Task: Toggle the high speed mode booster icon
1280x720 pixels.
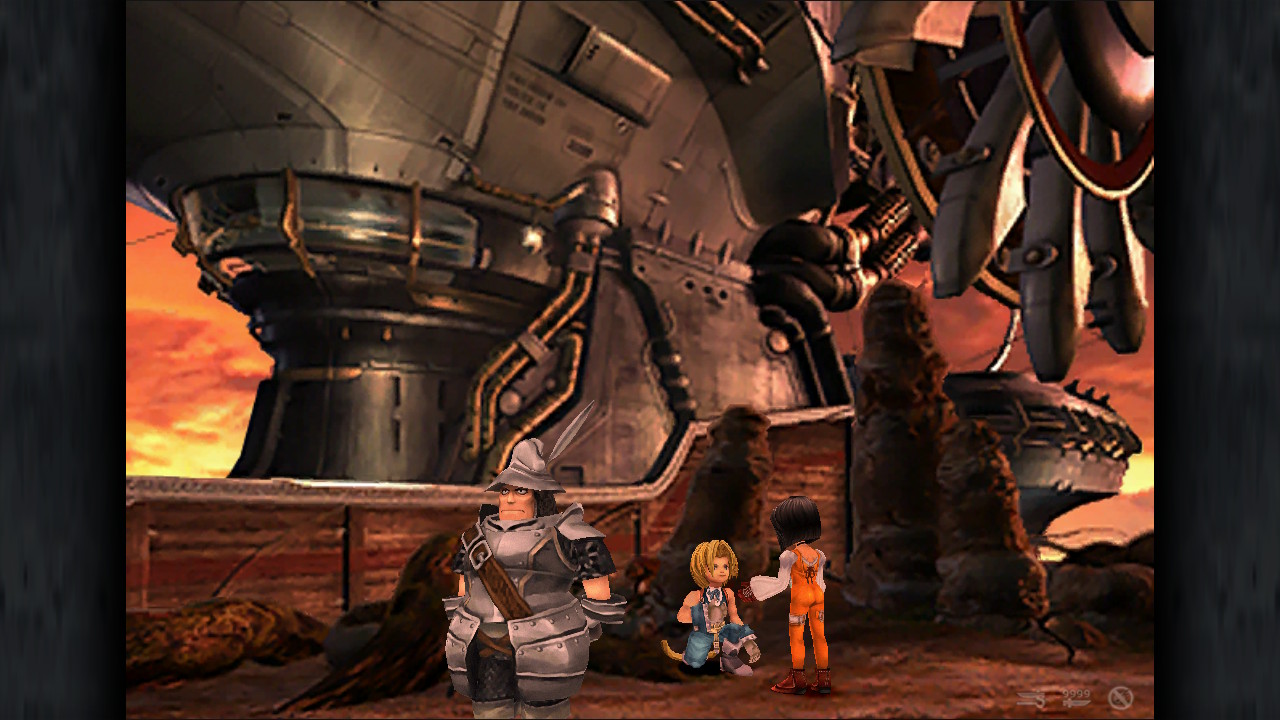Action: coord(1032,698)
